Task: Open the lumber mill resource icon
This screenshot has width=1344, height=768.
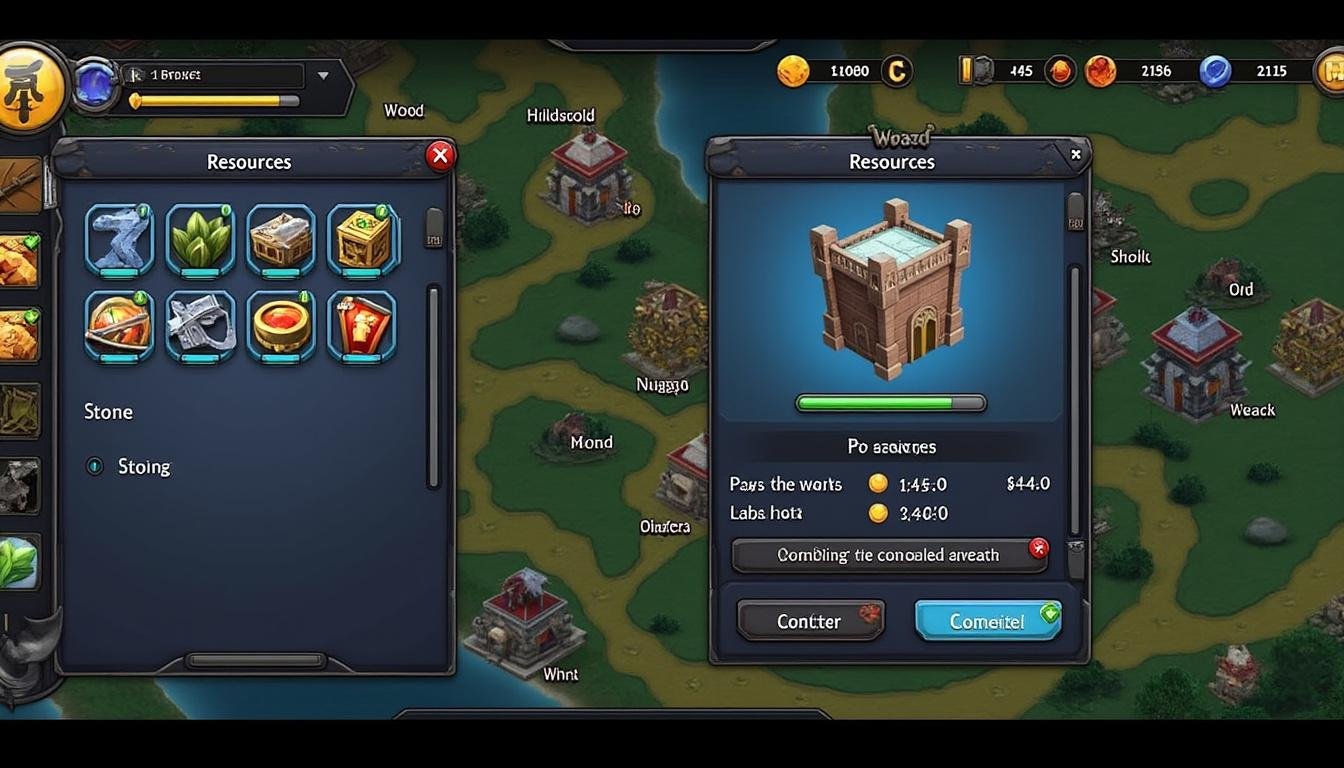Action: [x=281, y=239]
